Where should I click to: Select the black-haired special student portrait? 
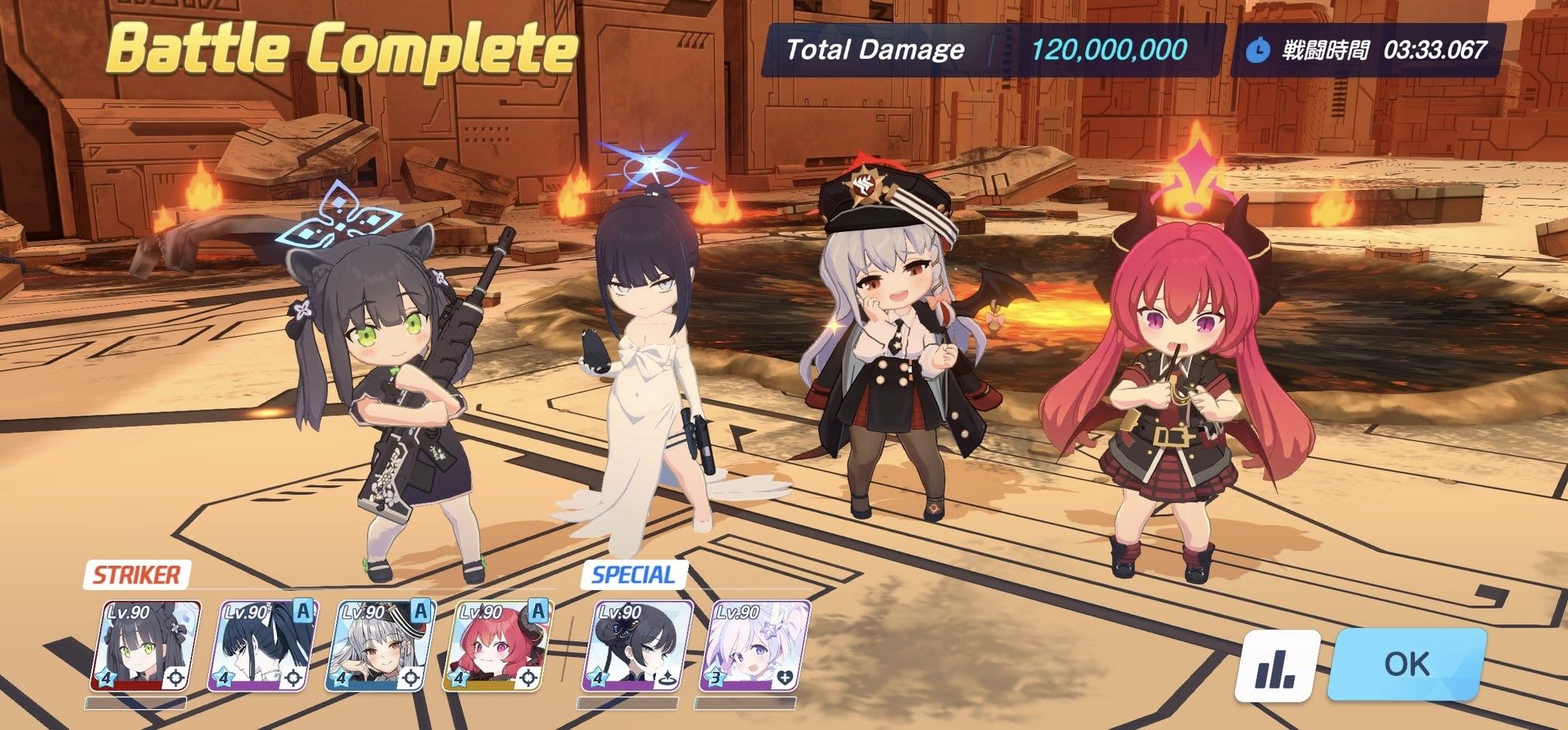click(x=637, y=646)
